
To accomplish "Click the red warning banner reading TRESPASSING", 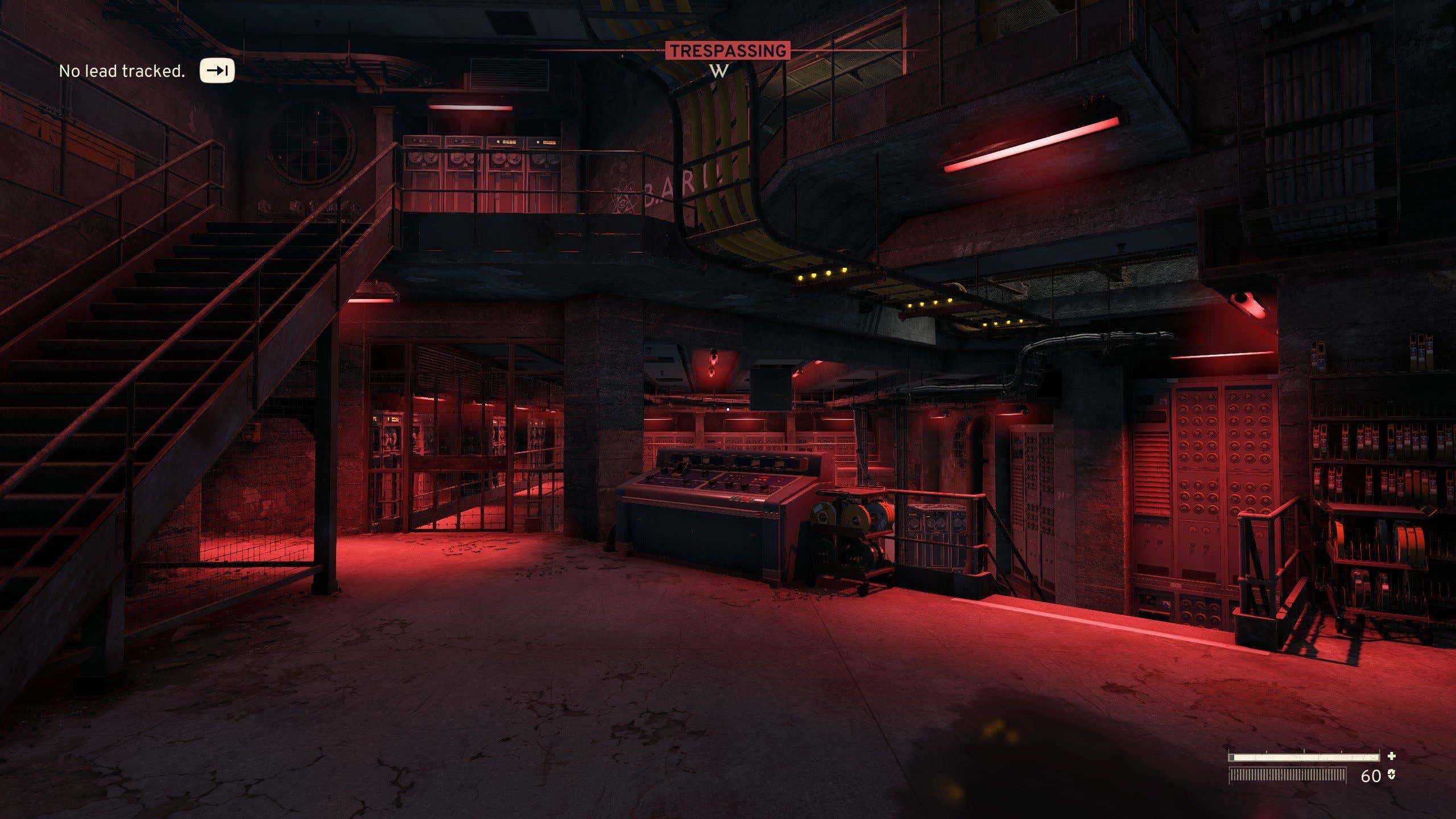I will pos(727,50).
